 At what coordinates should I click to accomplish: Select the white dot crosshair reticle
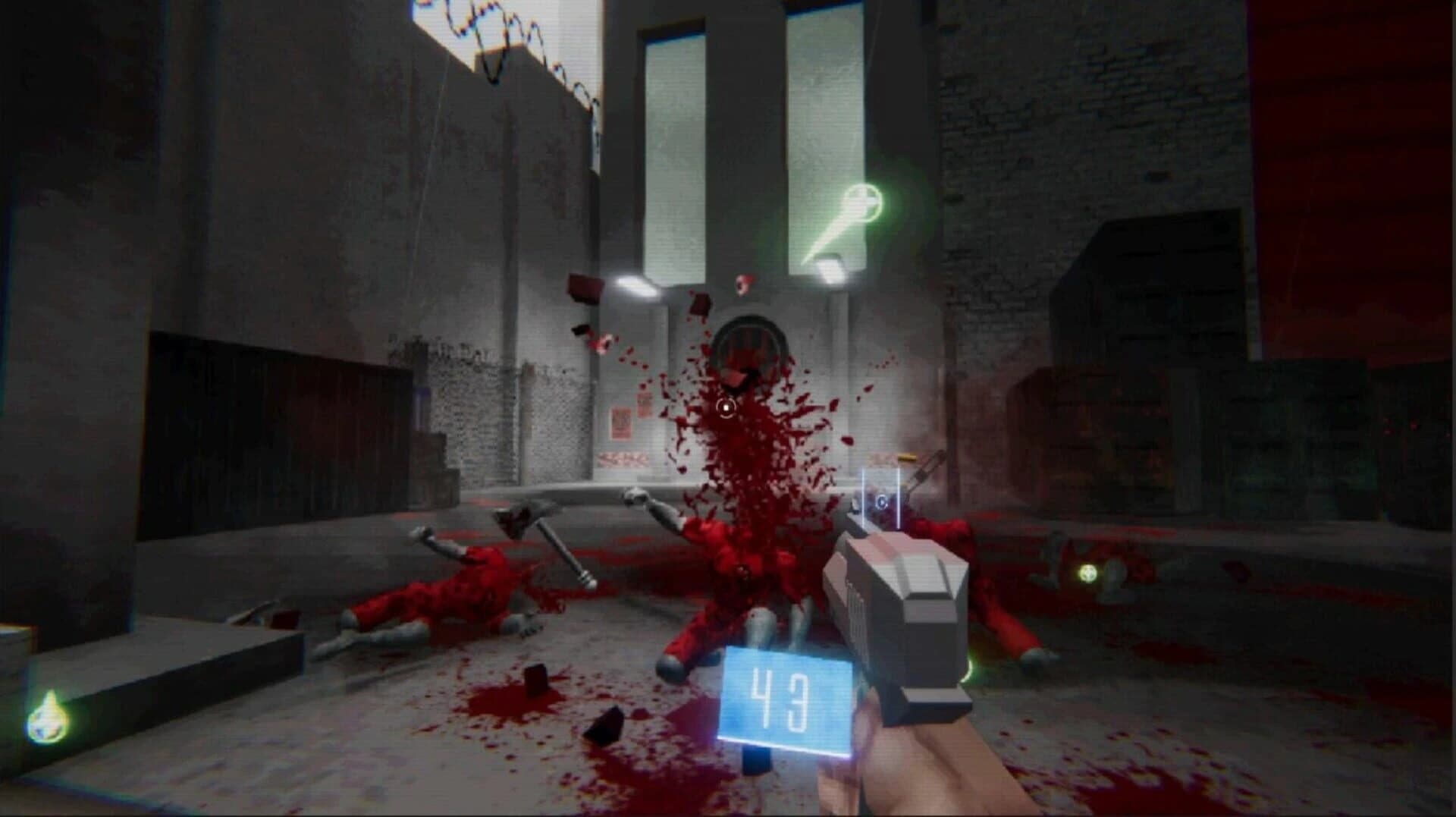[x=726, y=407]
